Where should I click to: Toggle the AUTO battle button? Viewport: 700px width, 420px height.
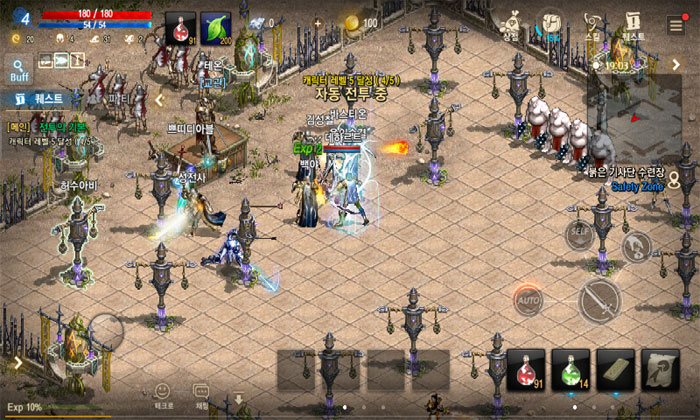528,298
